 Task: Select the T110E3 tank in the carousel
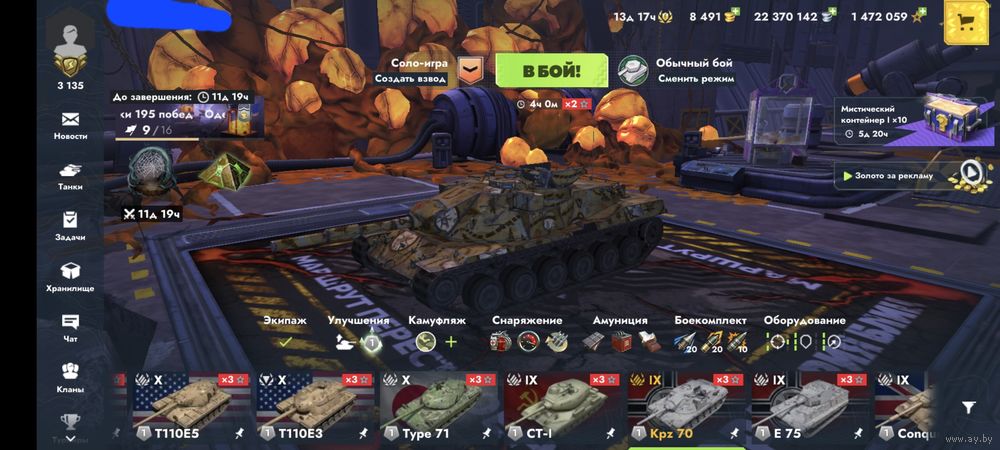pyautogui.click(x=314, y=407)
